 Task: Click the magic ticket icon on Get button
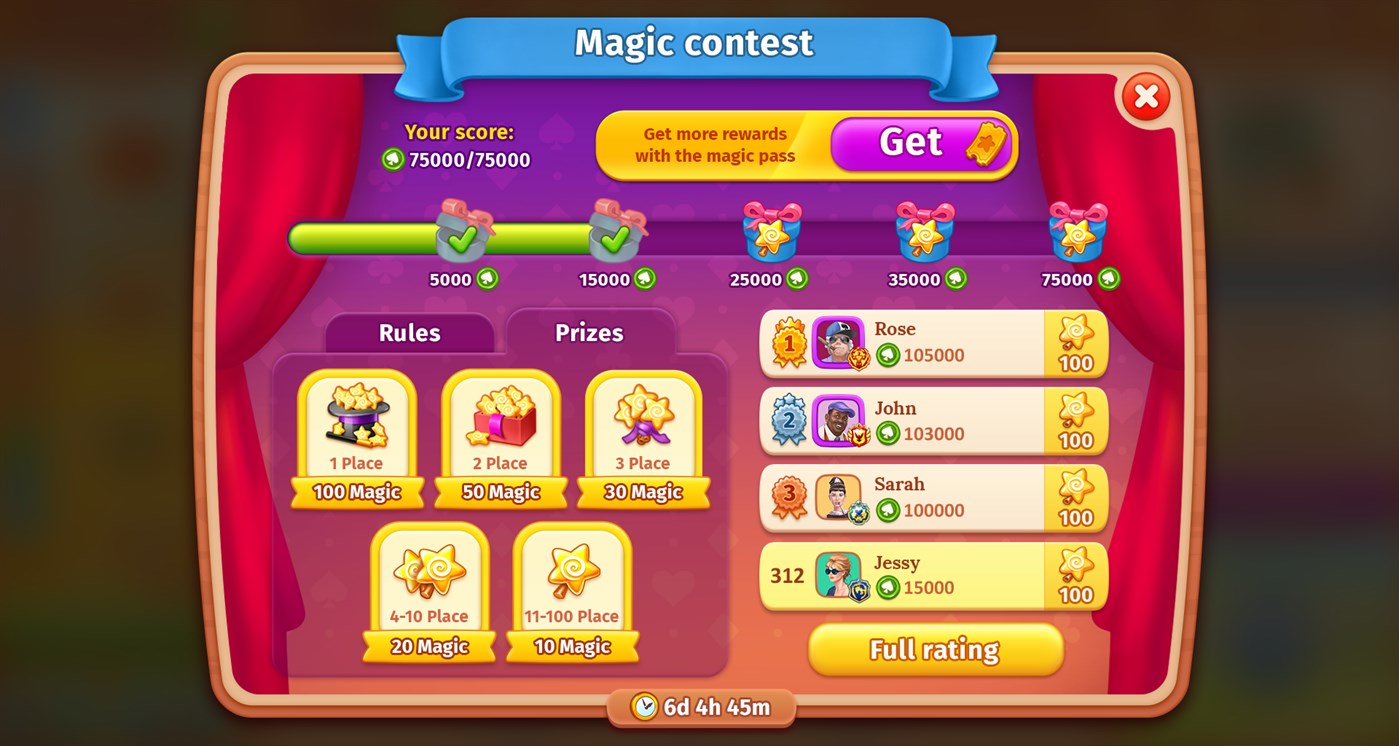(x=984, y=143)
